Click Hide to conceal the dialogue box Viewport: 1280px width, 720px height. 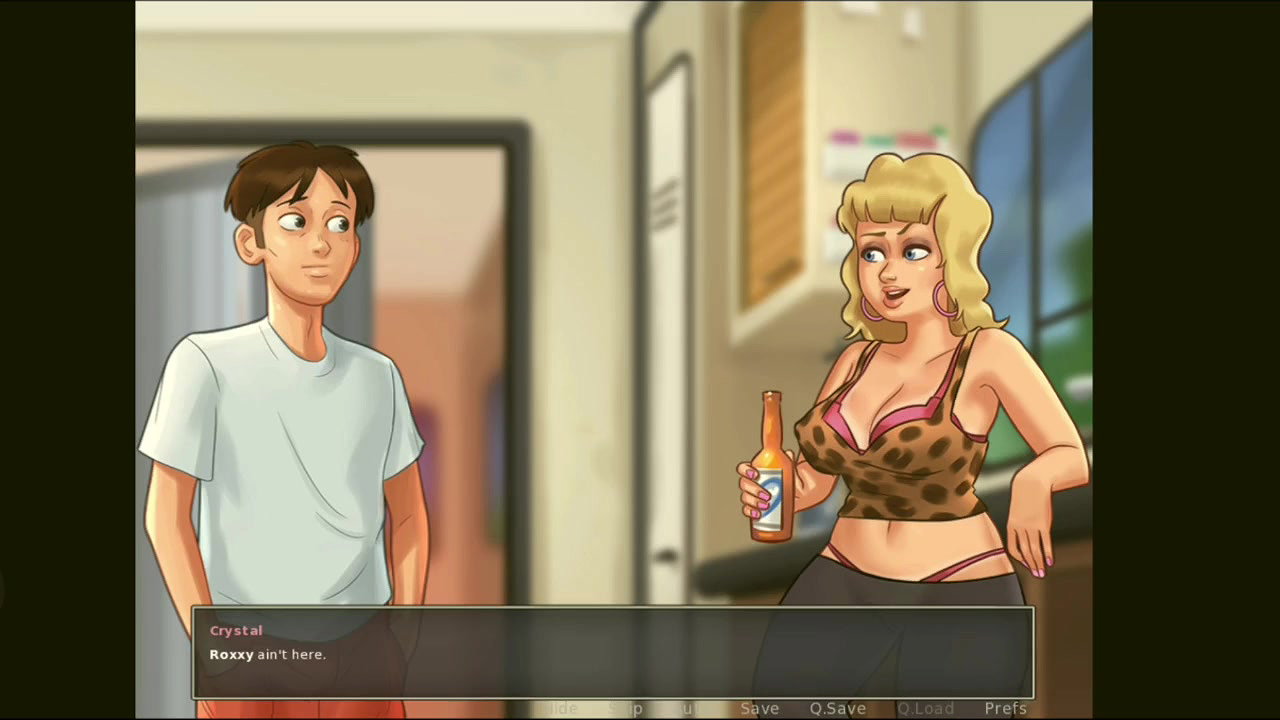(x=559, y=708)
